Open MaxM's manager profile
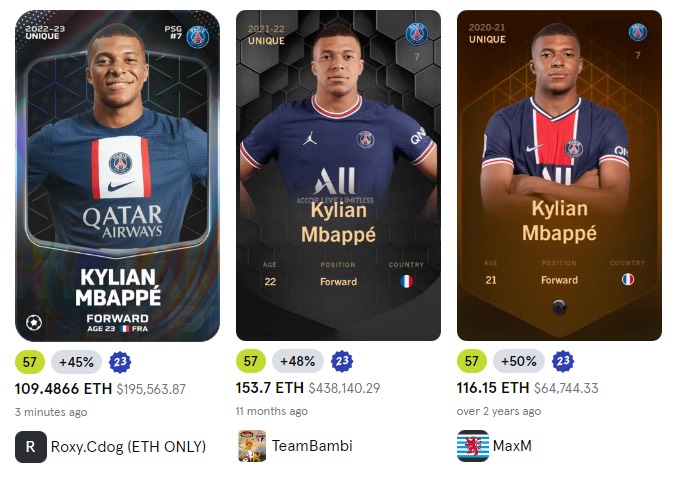676x482 pixels. 512,446
